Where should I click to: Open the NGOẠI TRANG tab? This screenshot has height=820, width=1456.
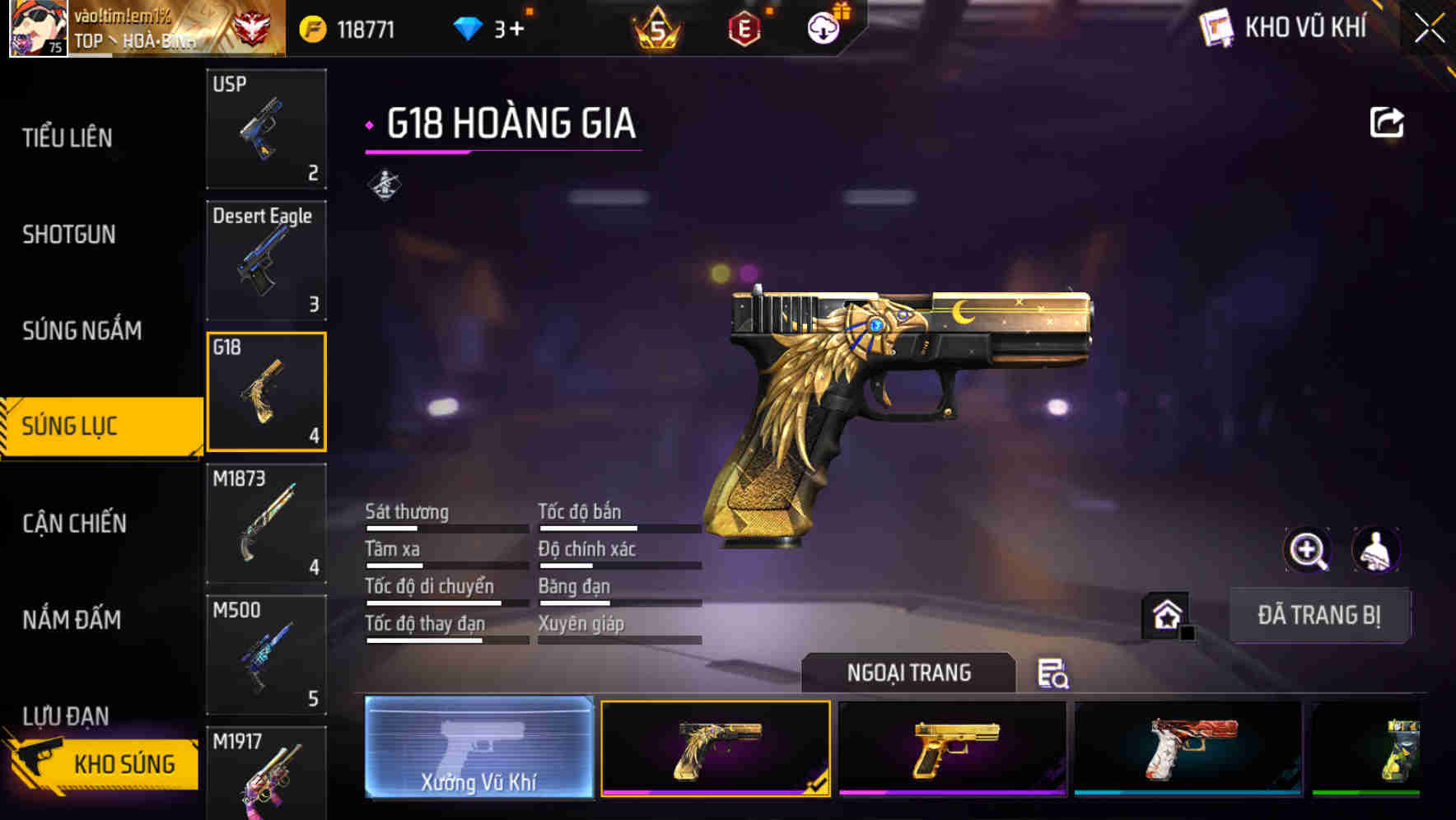908,673
